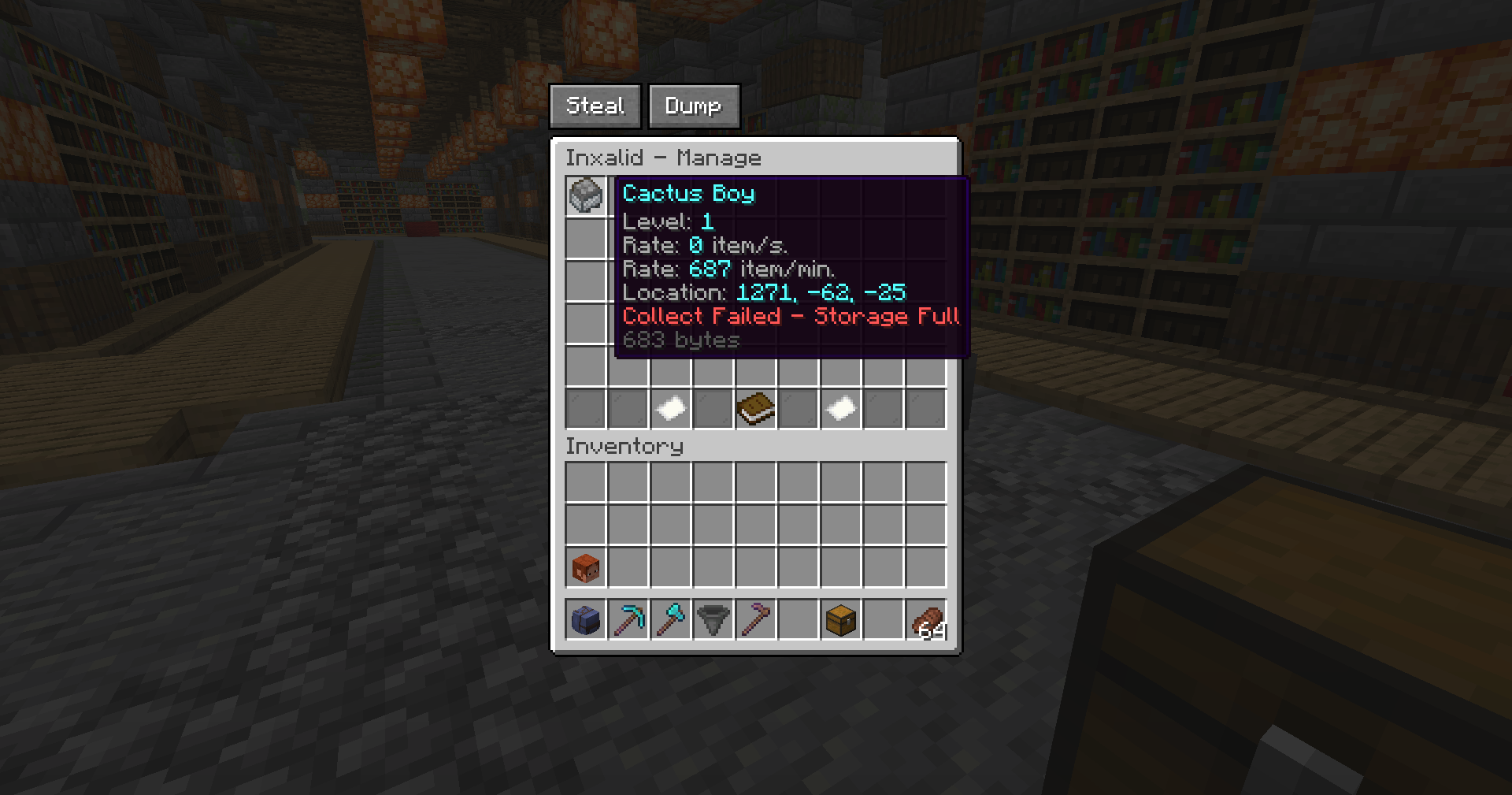Click the Steal button
1512x795 pixels.
pos(595,106)
